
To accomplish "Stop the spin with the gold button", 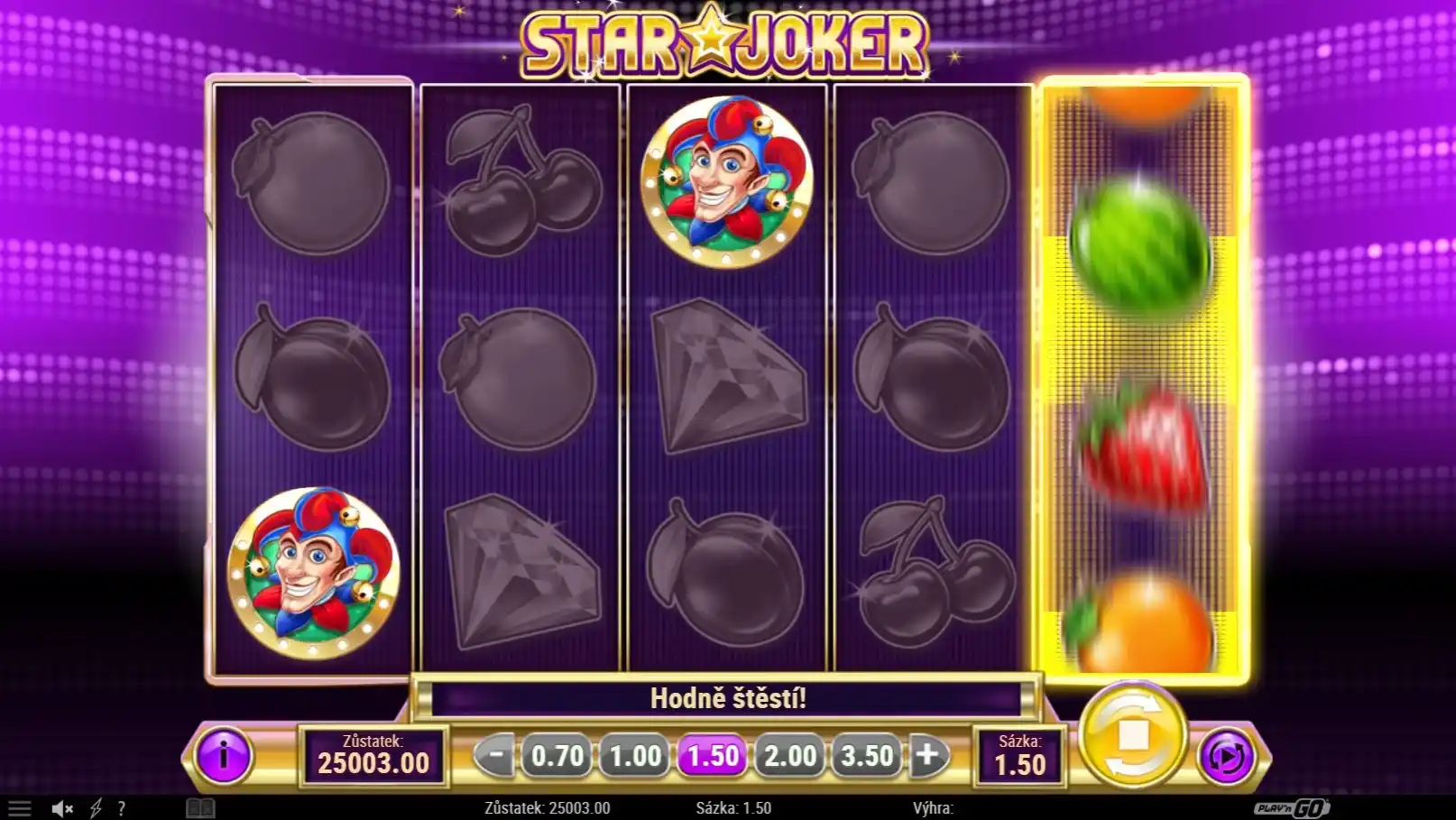I will click(1133, 735).
